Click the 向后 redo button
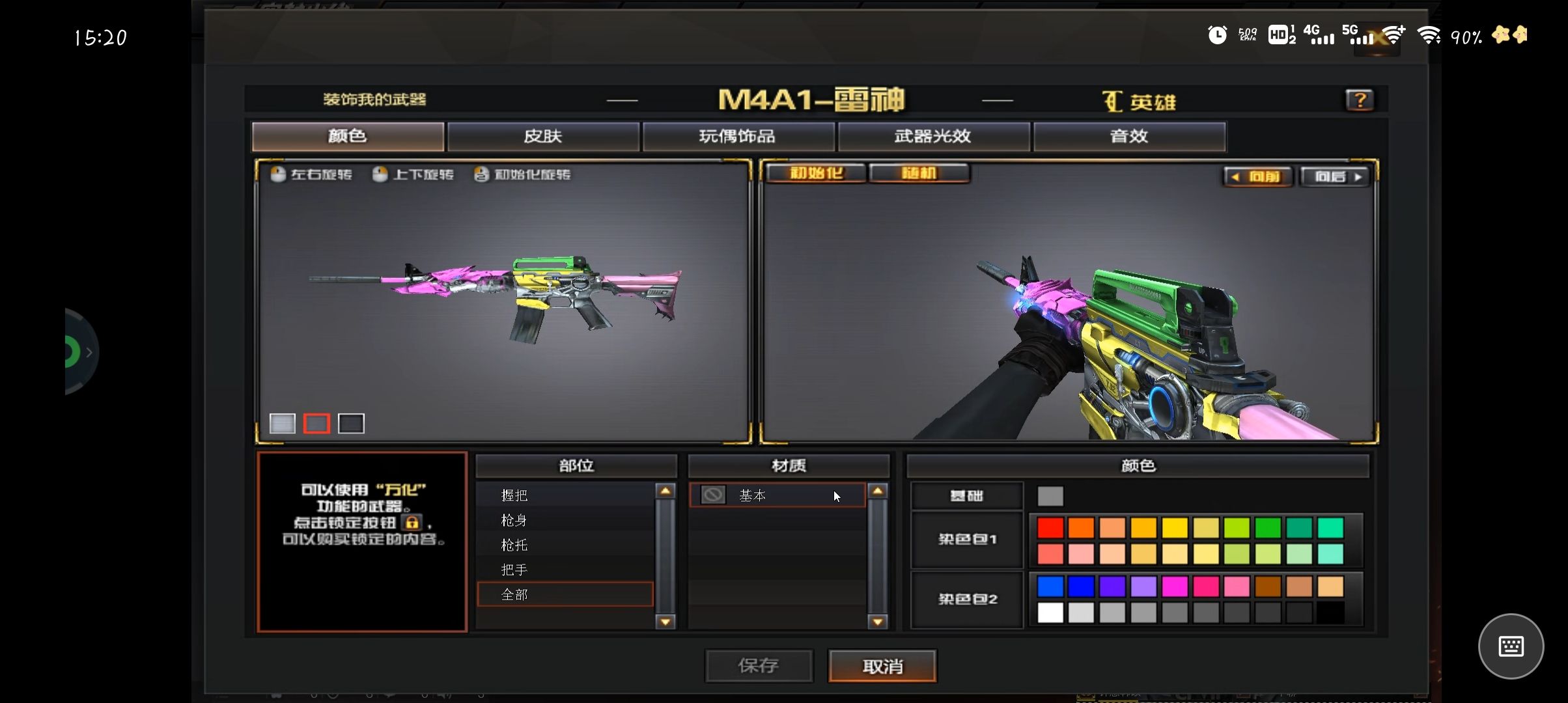The height and width of the screenshot is (703, 1568). click(1334, 176)
